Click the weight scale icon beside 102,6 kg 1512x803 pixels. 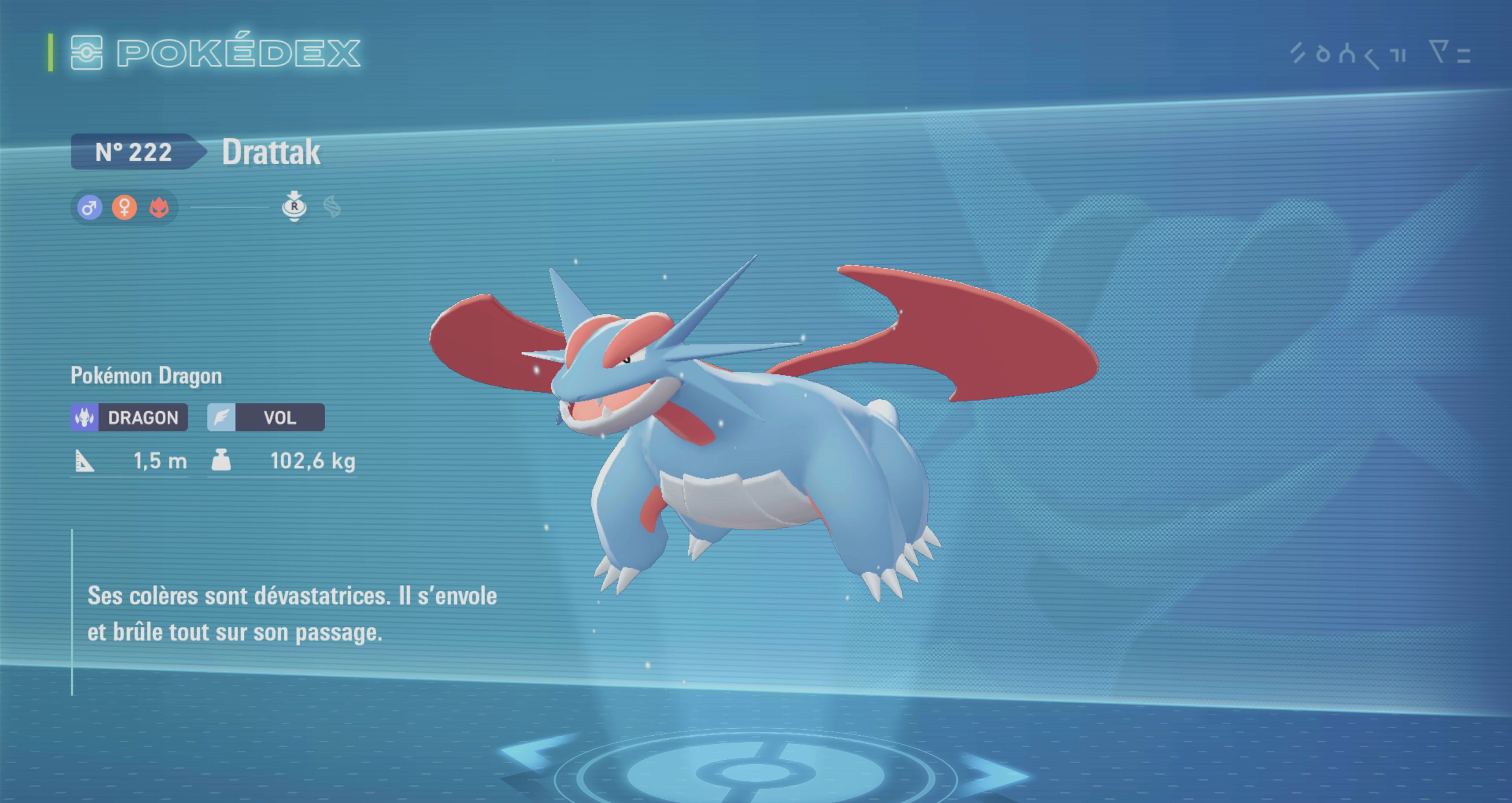(222, 461)
